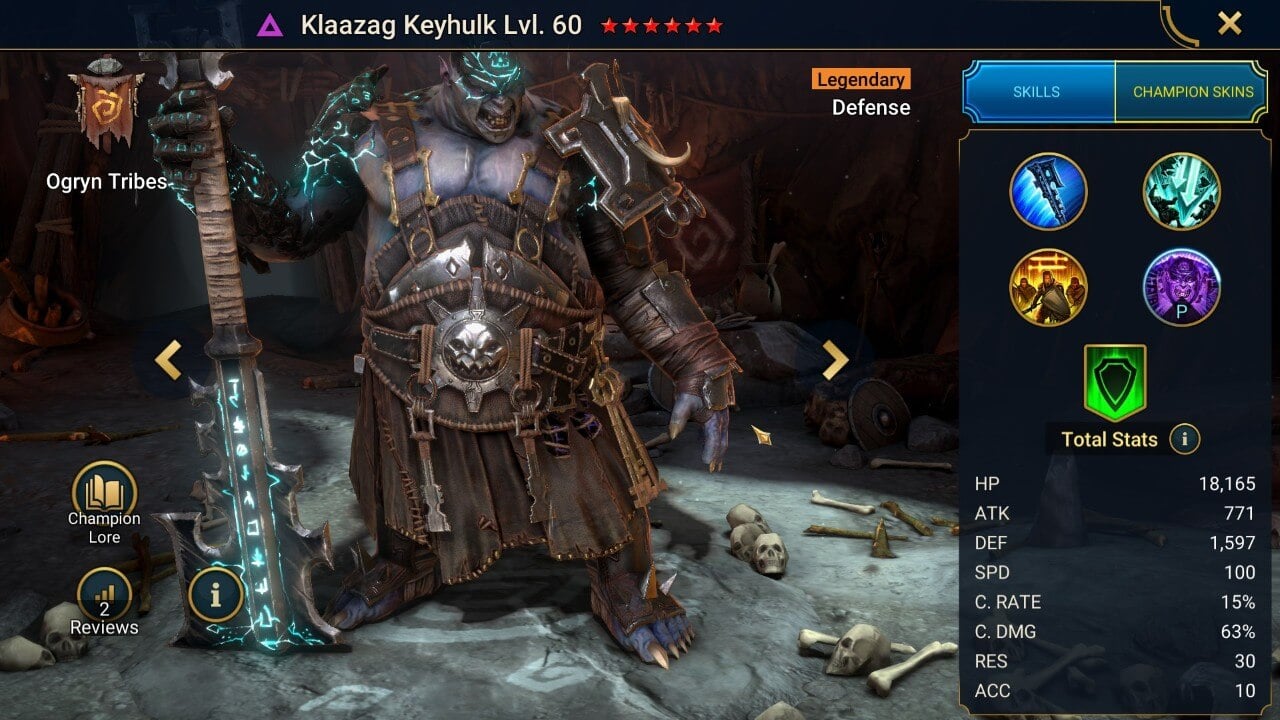View the green lightning skill icon

pos(1182,192)
